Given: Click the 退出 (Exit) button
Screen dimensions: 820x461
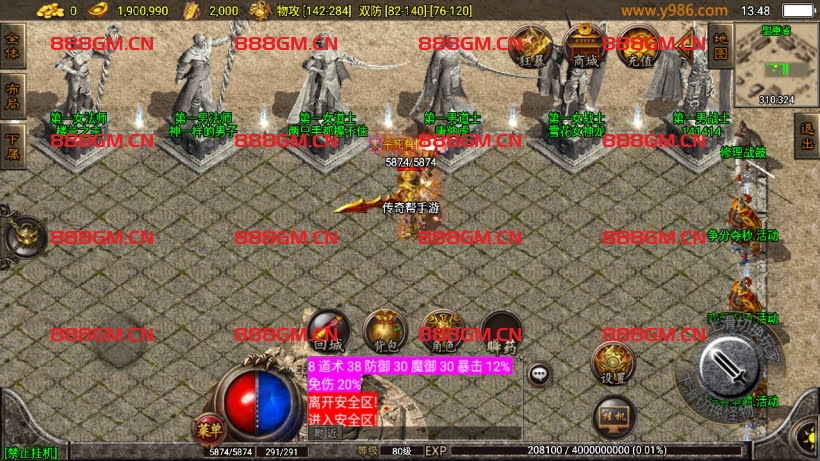Looking at the screenshot, I should coord(807,133).
